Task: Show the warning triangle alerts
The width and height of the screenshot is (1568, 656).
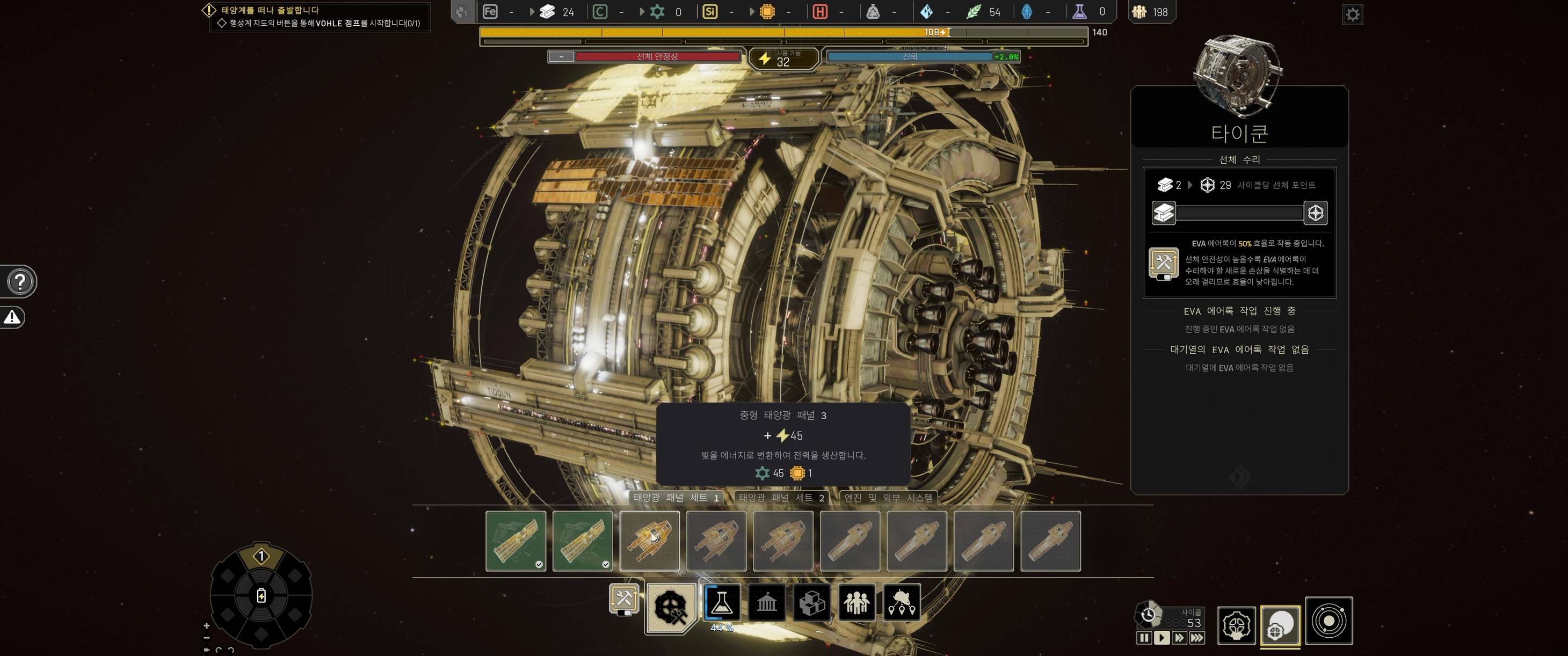Action: (12, 317)
